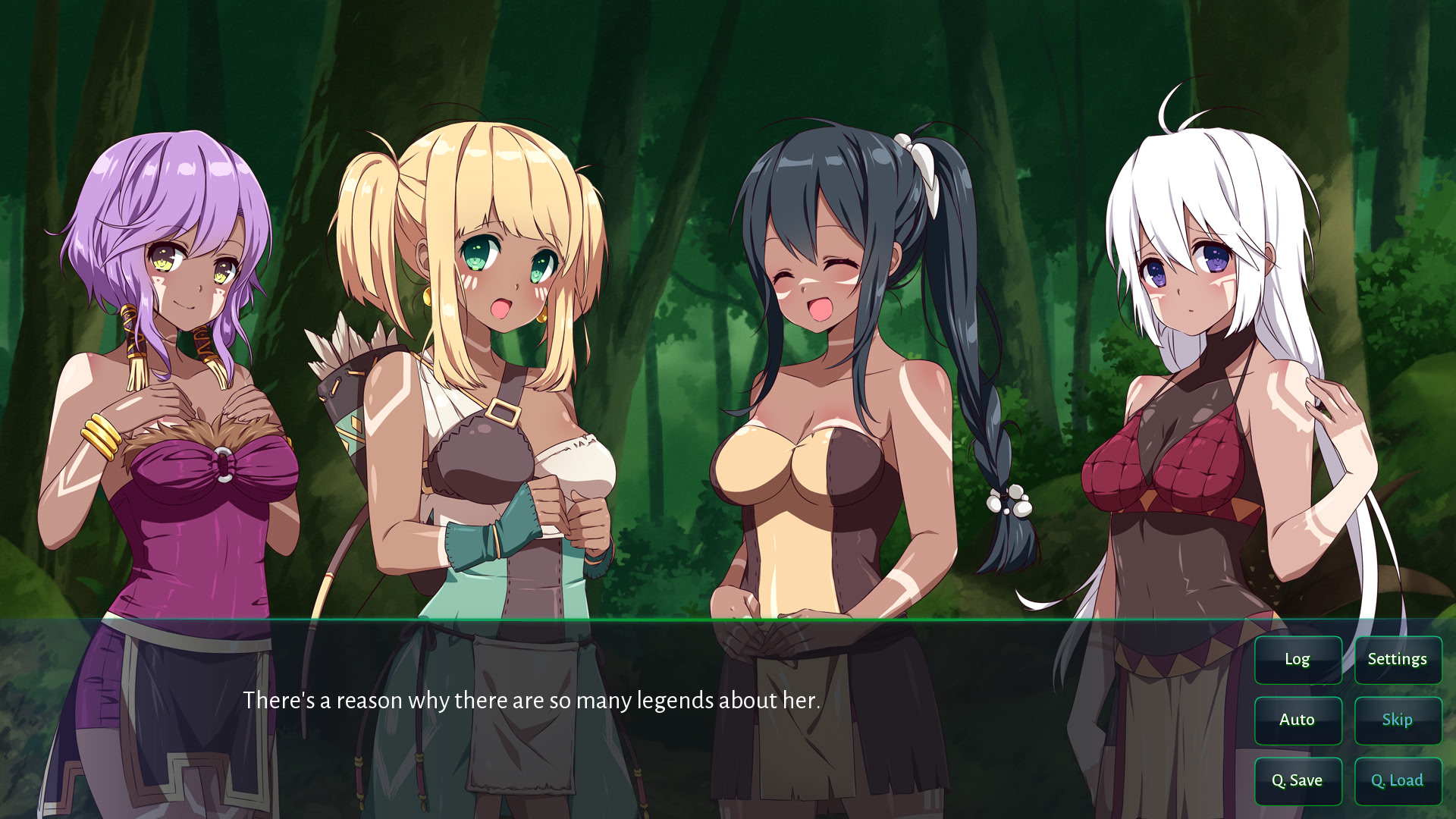Select the Log button above Auto

[1298, 659]
